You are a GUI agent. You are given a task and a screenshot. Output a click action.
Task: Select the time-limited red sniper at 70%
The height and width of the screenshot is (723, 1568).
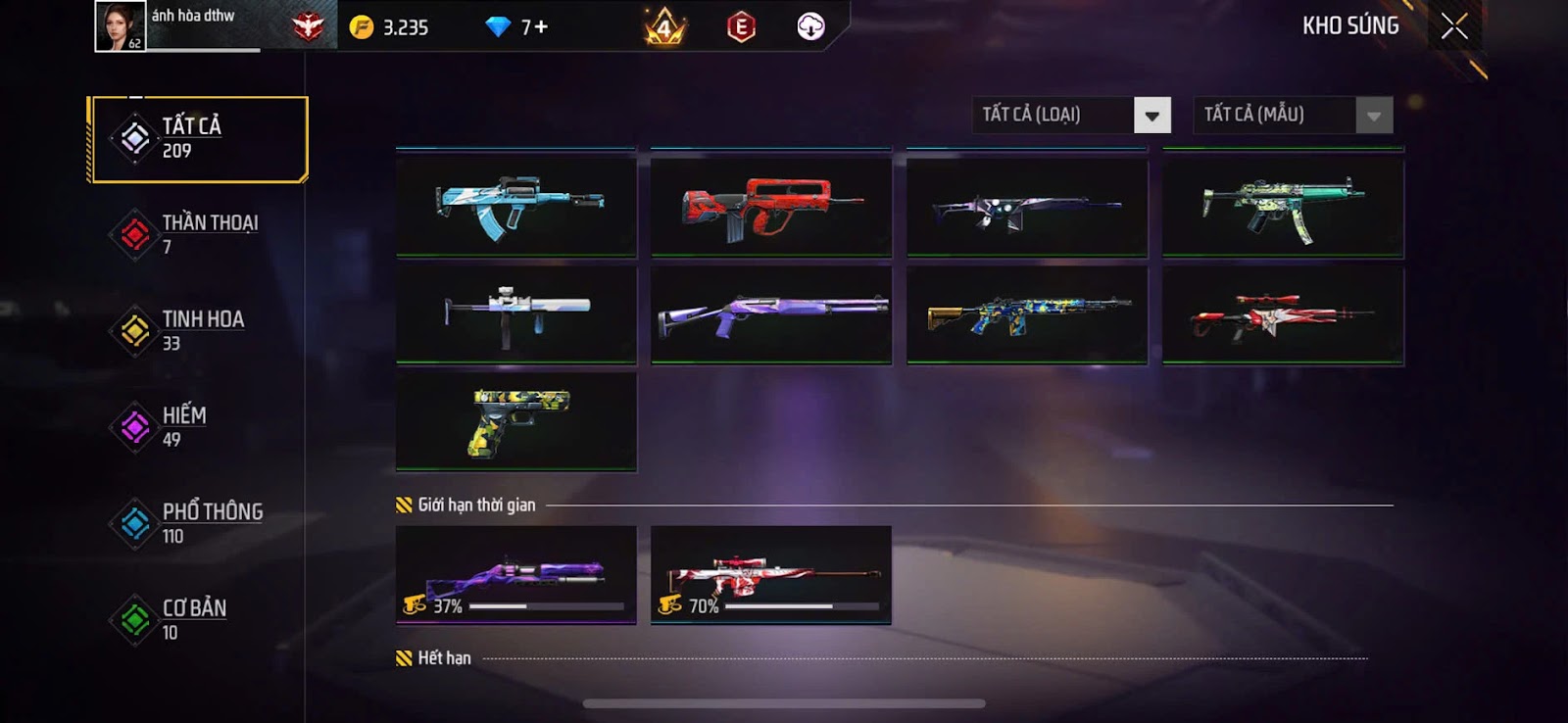771,575
